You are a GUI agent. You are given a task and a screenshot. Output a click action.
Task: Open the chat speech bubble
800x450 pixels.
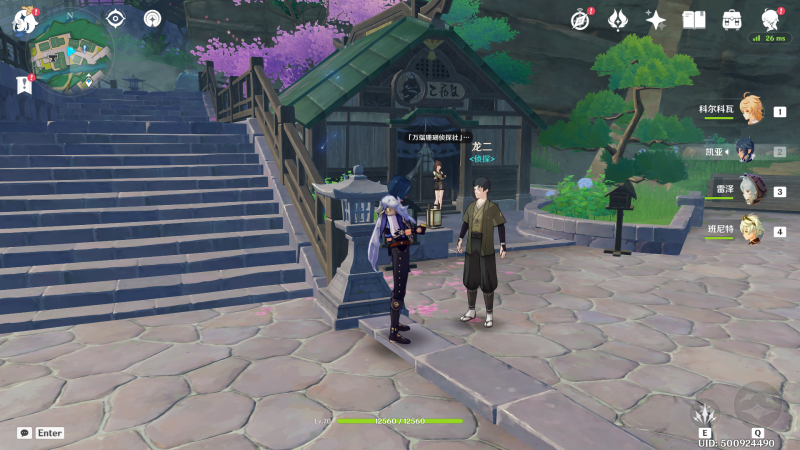[x=24, y=433]
